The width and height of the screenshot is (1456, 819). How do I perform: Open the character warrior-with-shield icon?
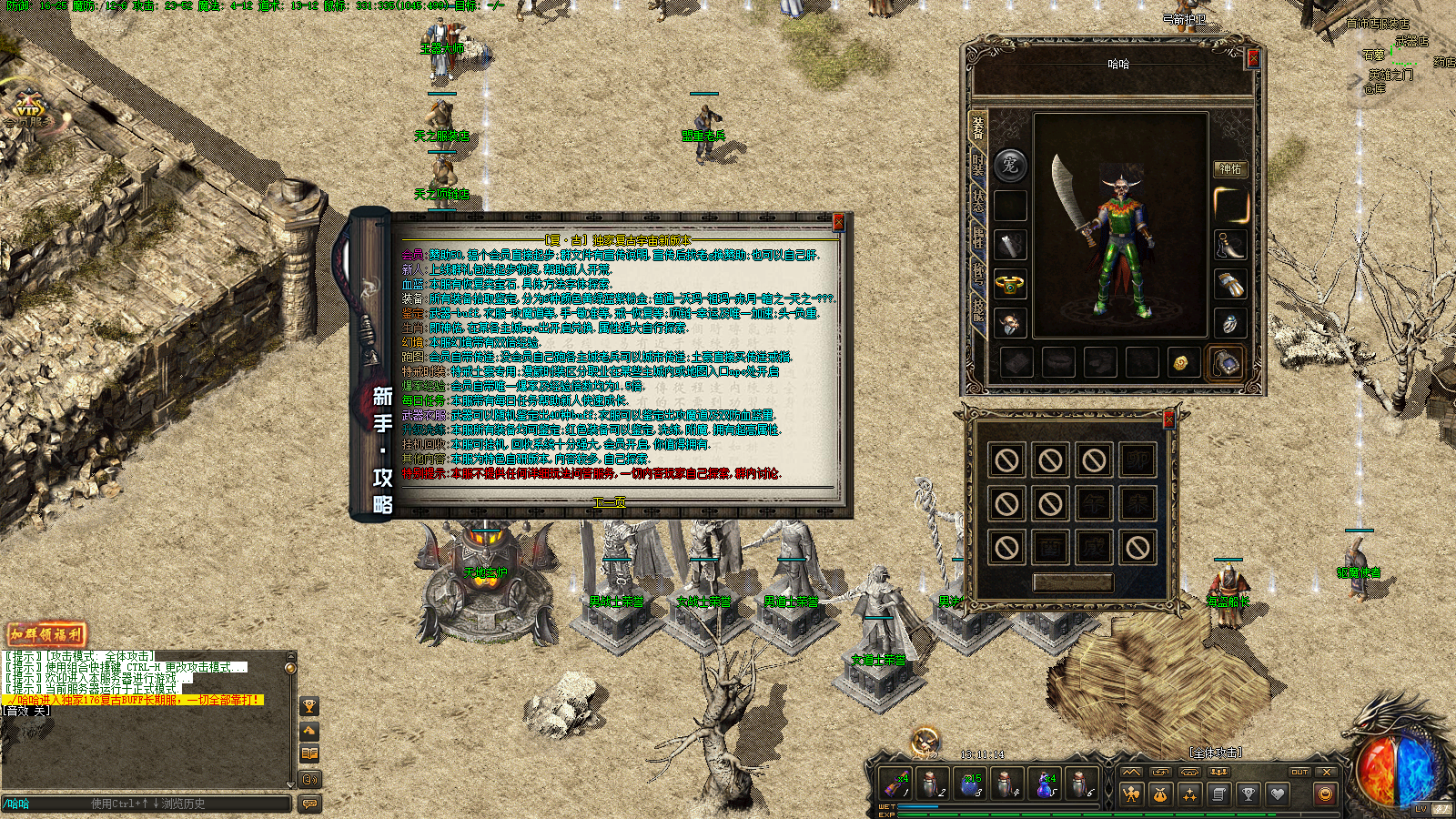(x=1131, y=794)
